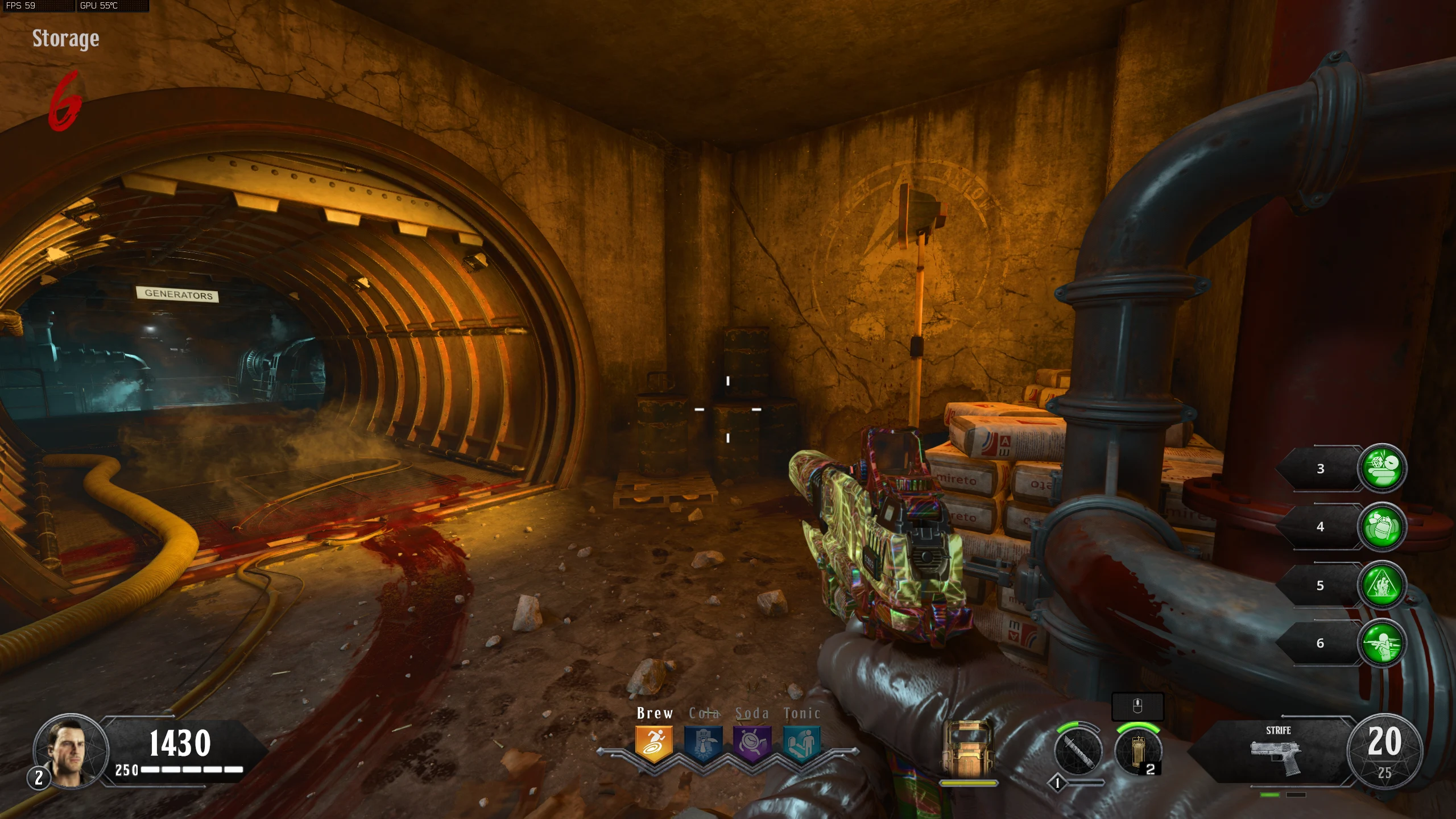1456x819 pixels.
Task: Select the blue Cola tombstone perk badge
Action: (x=703, y=743)
